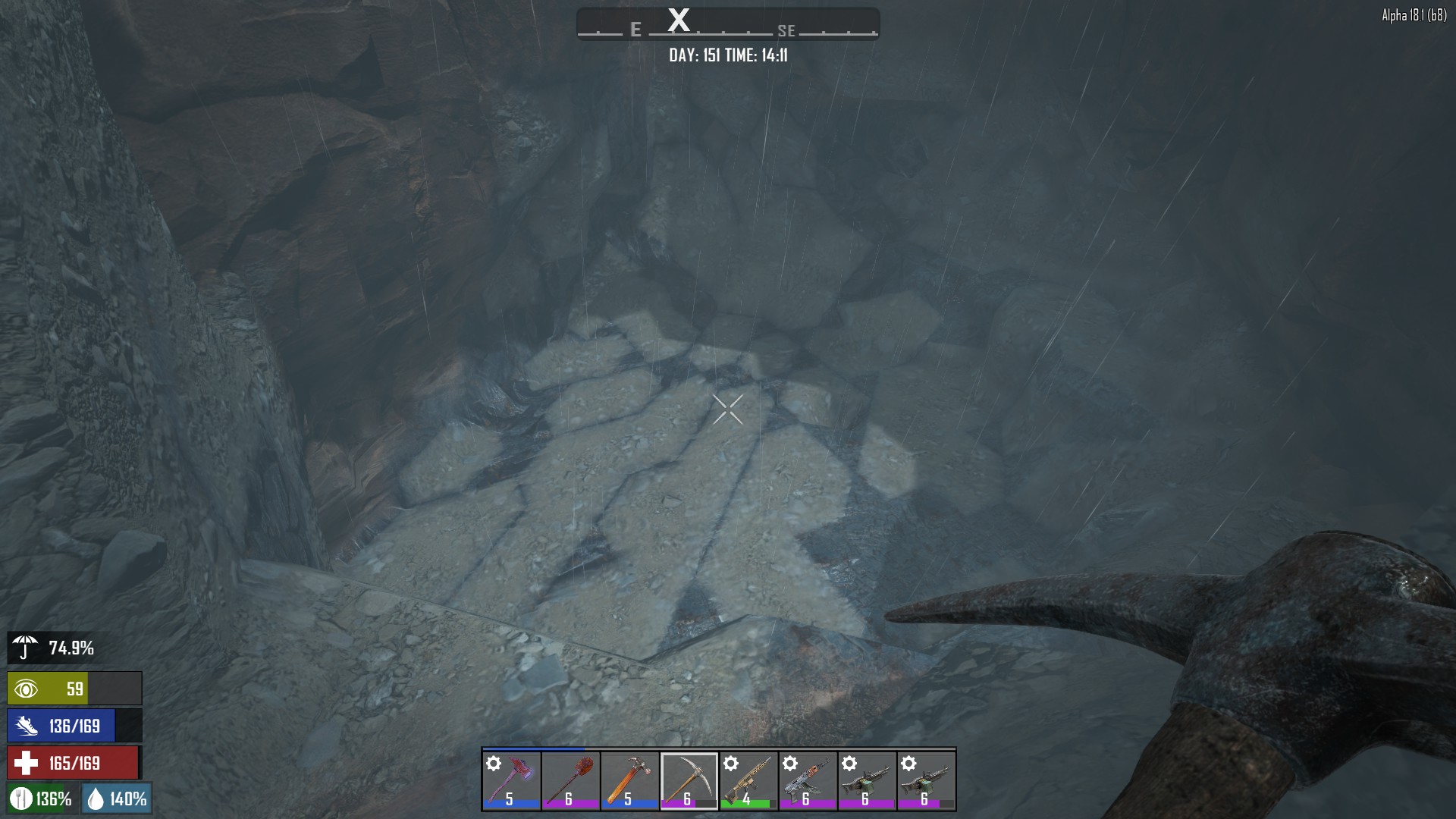Equip the spiked club from the hotbar

point(570,780)
